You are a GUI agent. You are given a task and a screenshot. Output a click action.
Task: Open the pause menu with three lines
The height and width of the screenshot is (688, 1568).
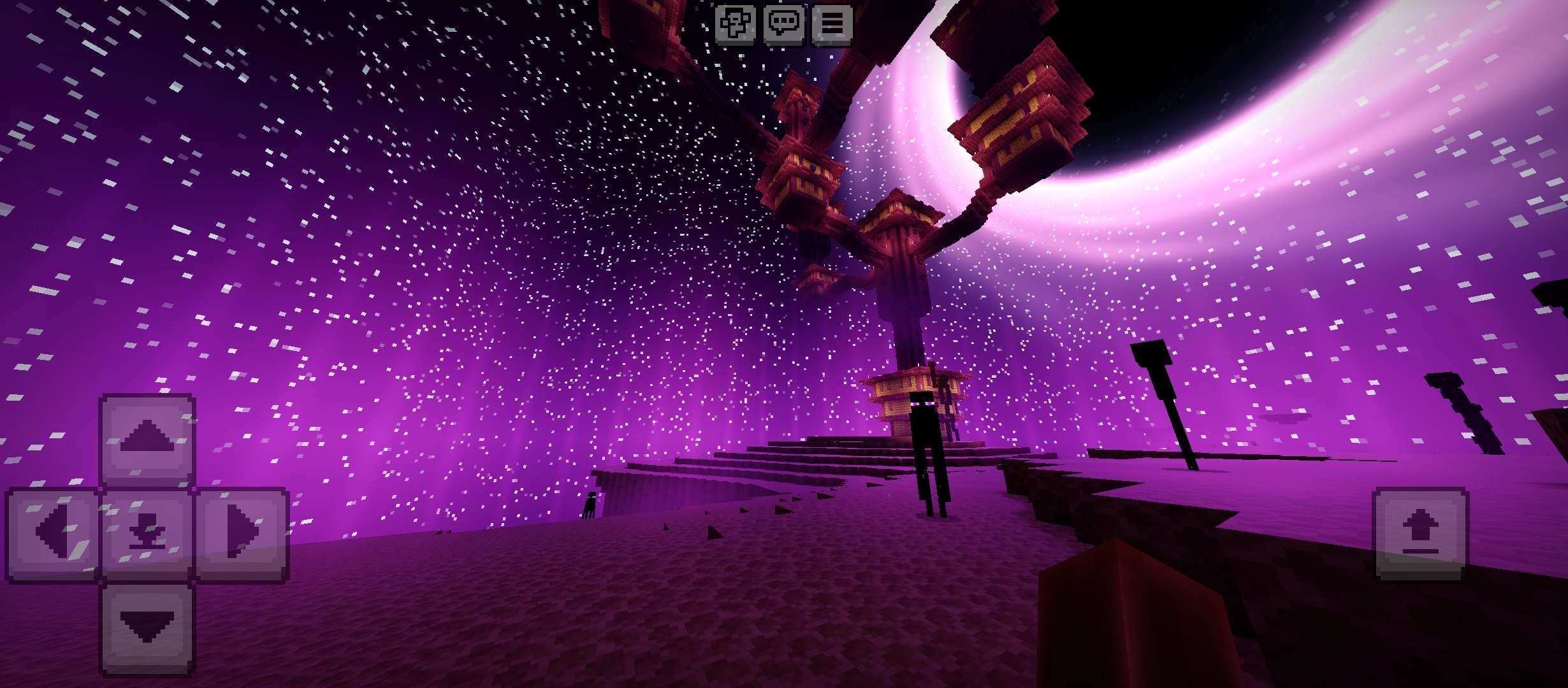point(832,24)
